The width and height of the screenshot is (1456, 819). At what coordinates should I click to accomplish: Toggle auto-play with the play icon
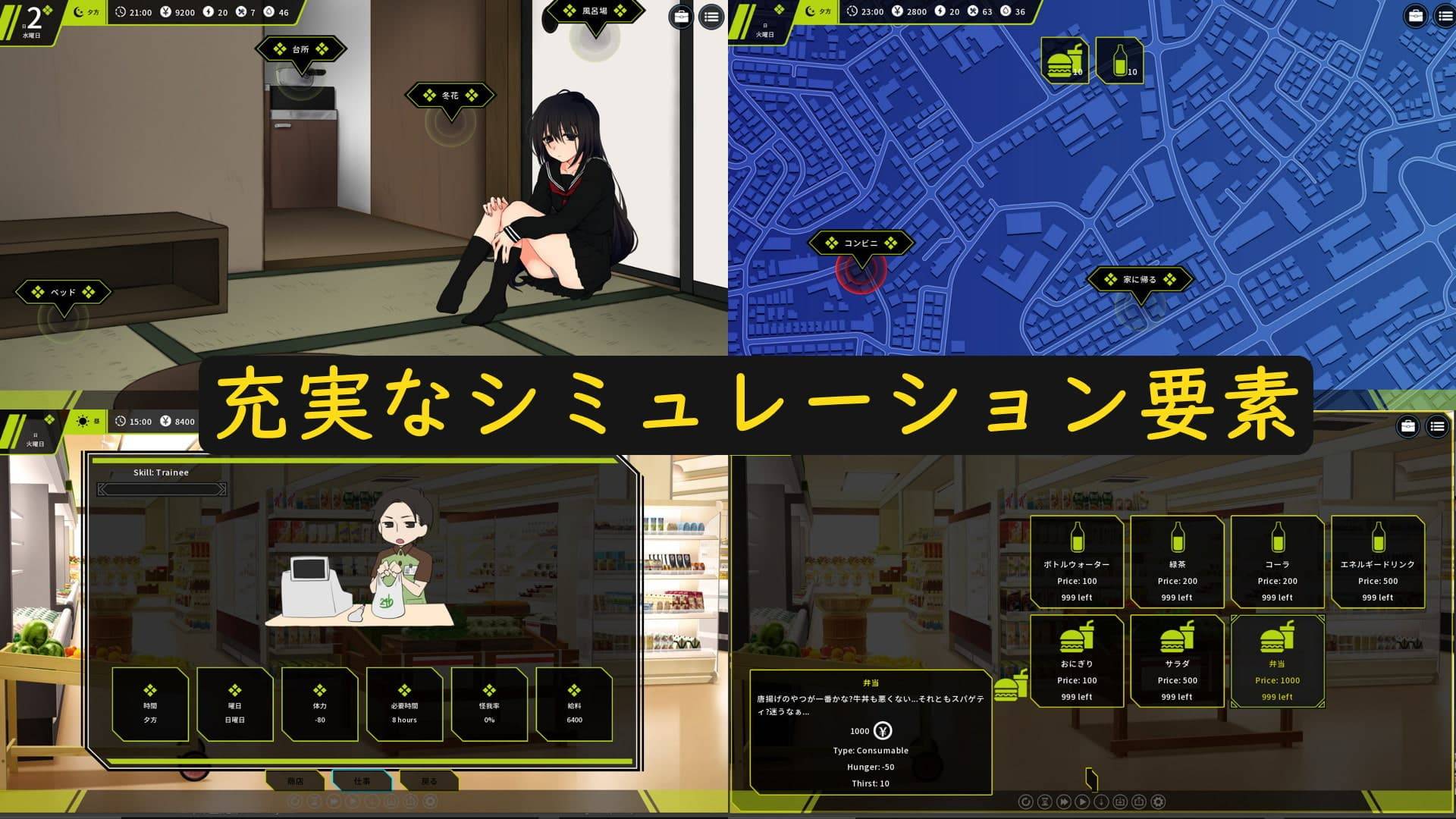pyautogui.click(x=1082, y=801)
